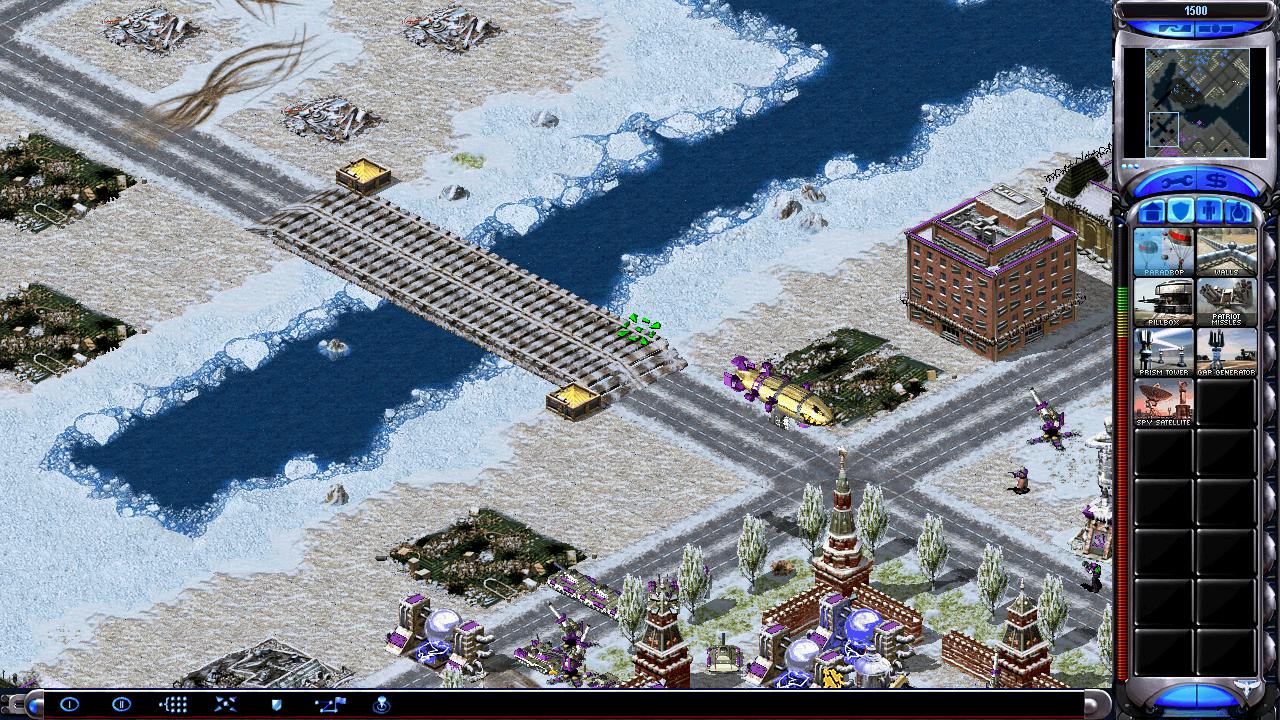Screen dimensions: 1280x720
Task: Switch to the structures build tab
Action: click(x=1152, y=212)
